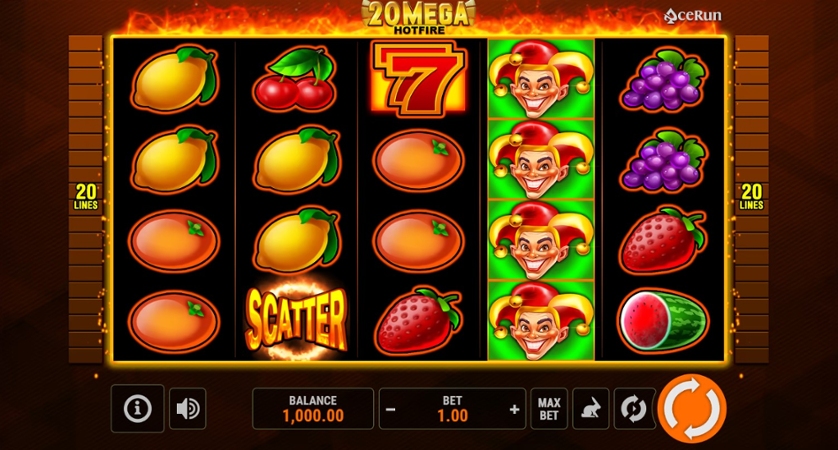The width and height of the screenshot is (838, 450).
Task: Open the game info paytable
Action: point(137,408)
